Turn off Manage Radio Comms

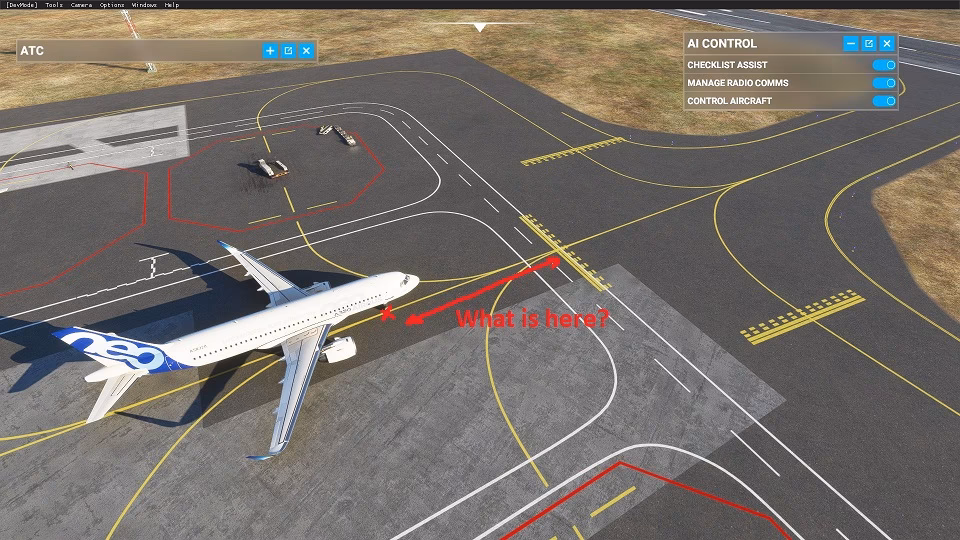883,83
